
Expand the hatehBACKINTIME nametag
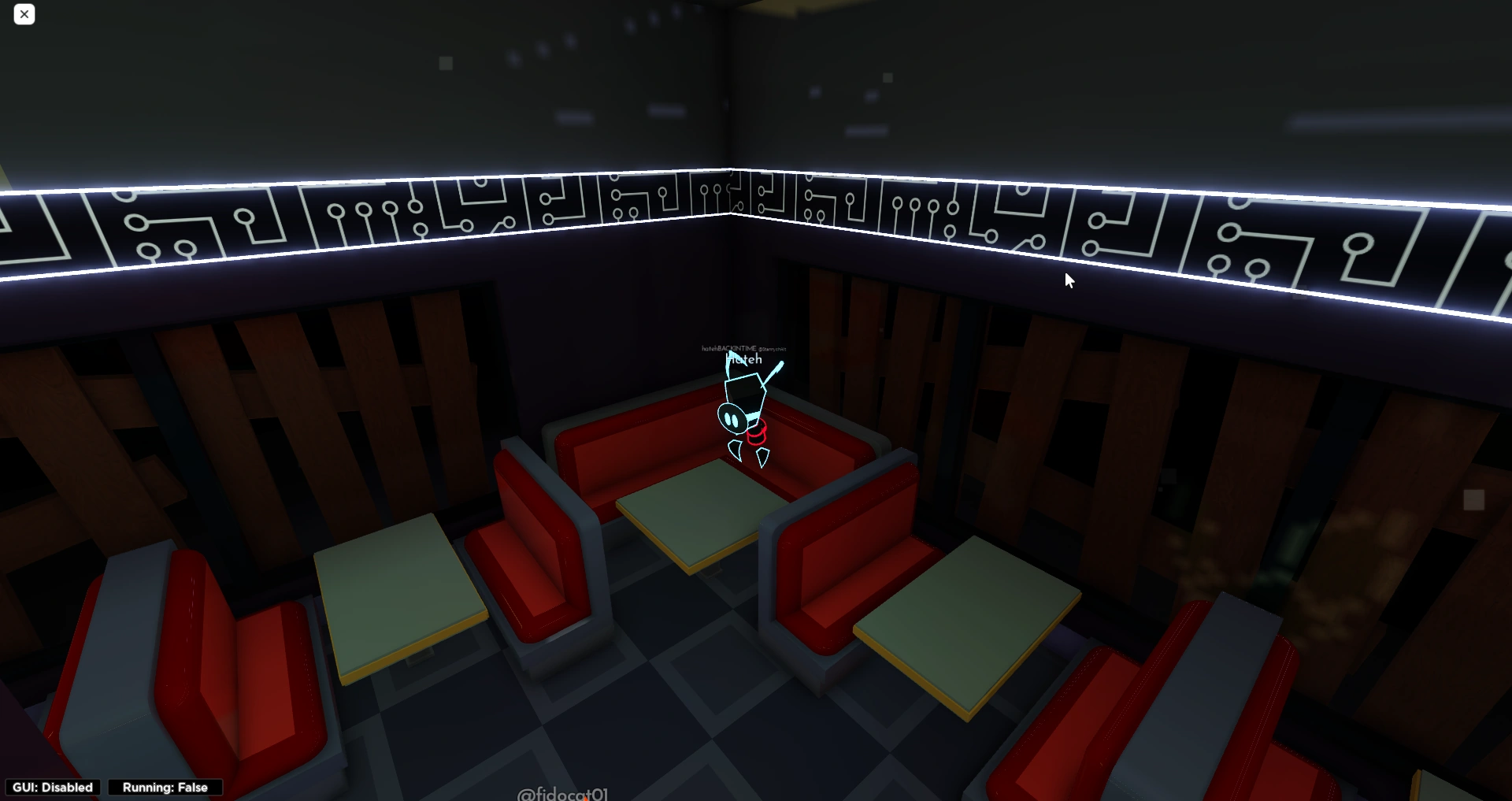(x=728, y=347)
